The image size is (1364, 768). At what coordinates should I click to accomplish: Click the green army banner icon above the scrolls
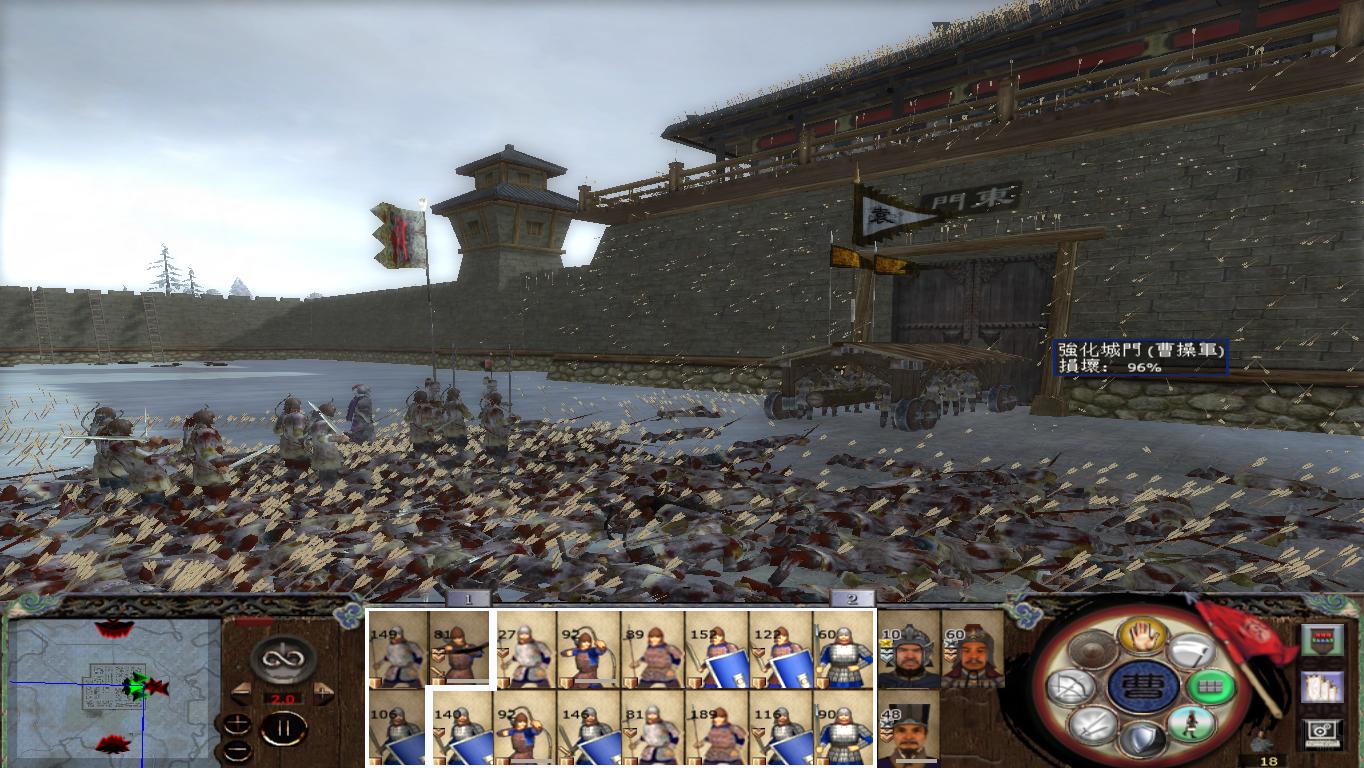[x=1323, y=639]
